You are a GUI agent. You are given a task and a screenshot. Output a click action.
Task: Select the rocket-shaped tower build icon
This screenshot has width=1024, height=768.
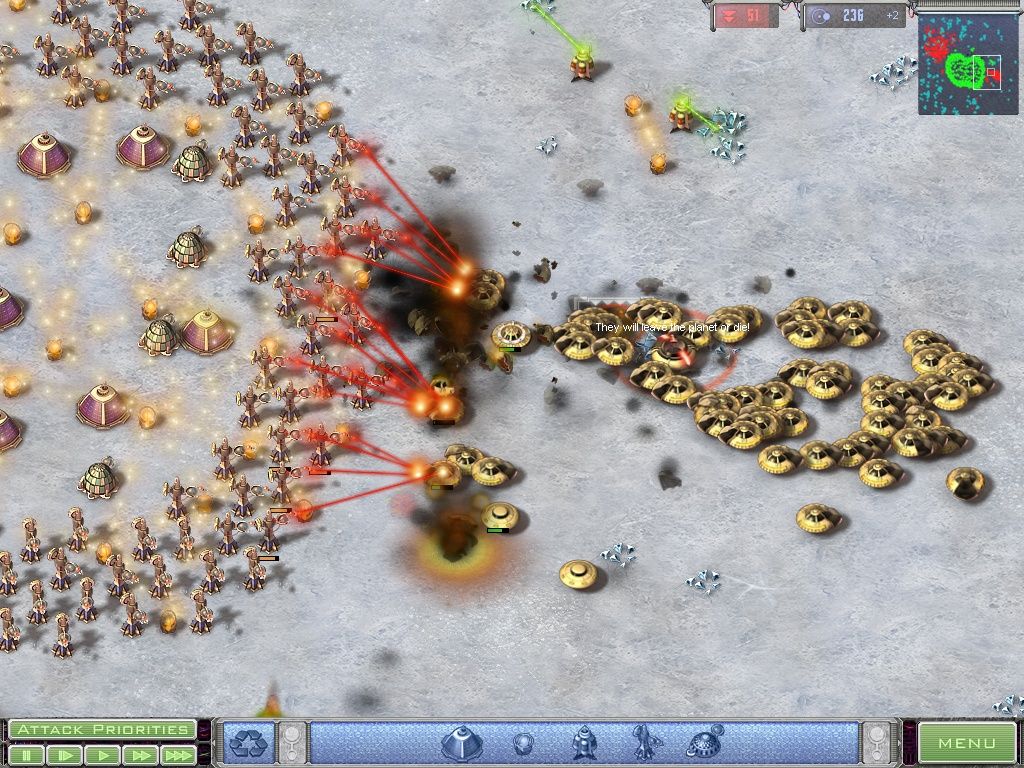(x=584, y=743)
